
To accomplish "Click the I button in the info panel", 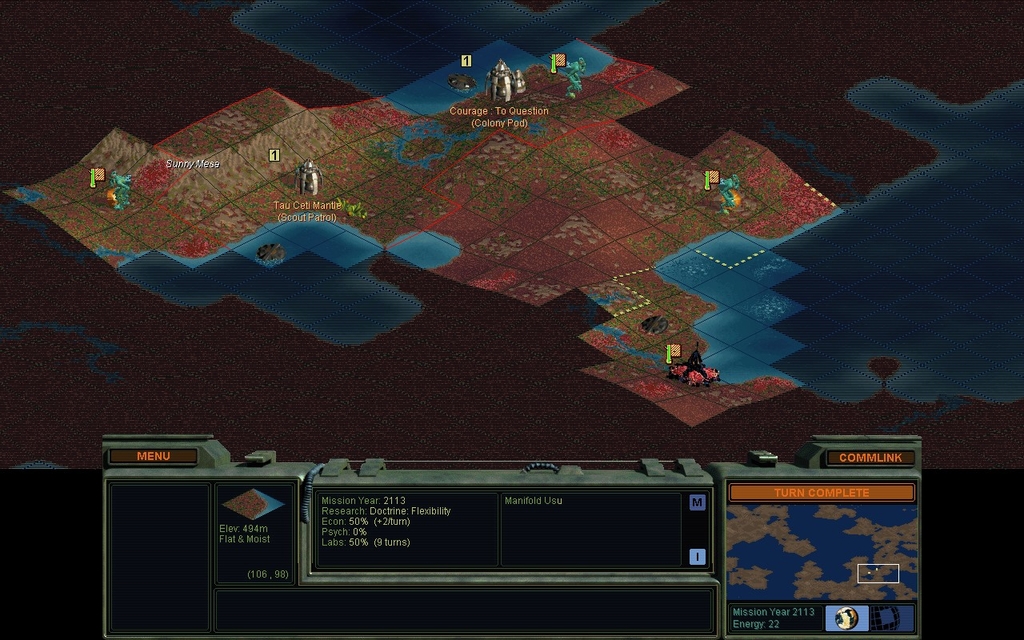I will coord(697,556).
